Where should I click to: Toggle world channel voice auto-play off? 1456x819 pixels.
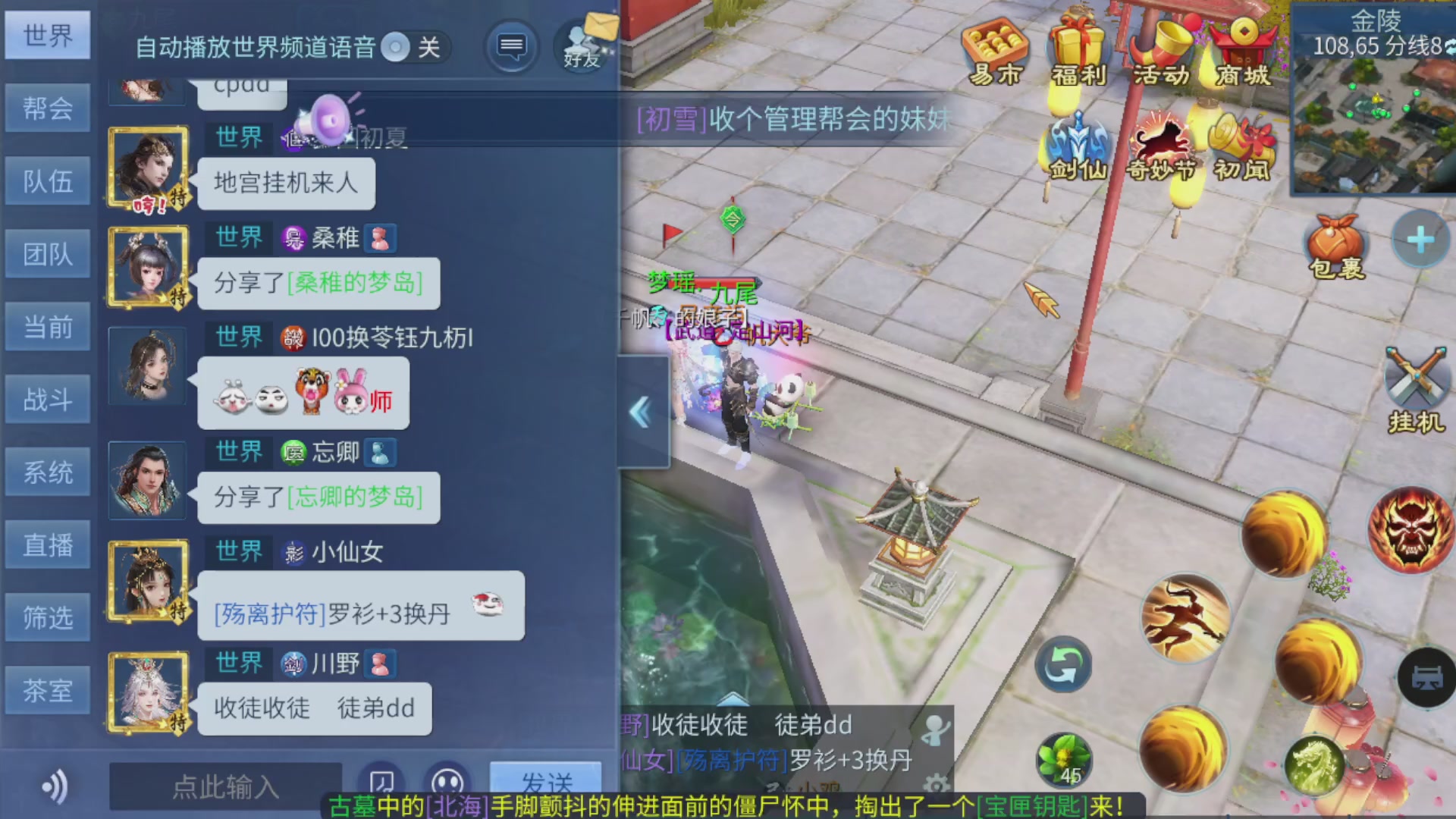click(397, 47)
